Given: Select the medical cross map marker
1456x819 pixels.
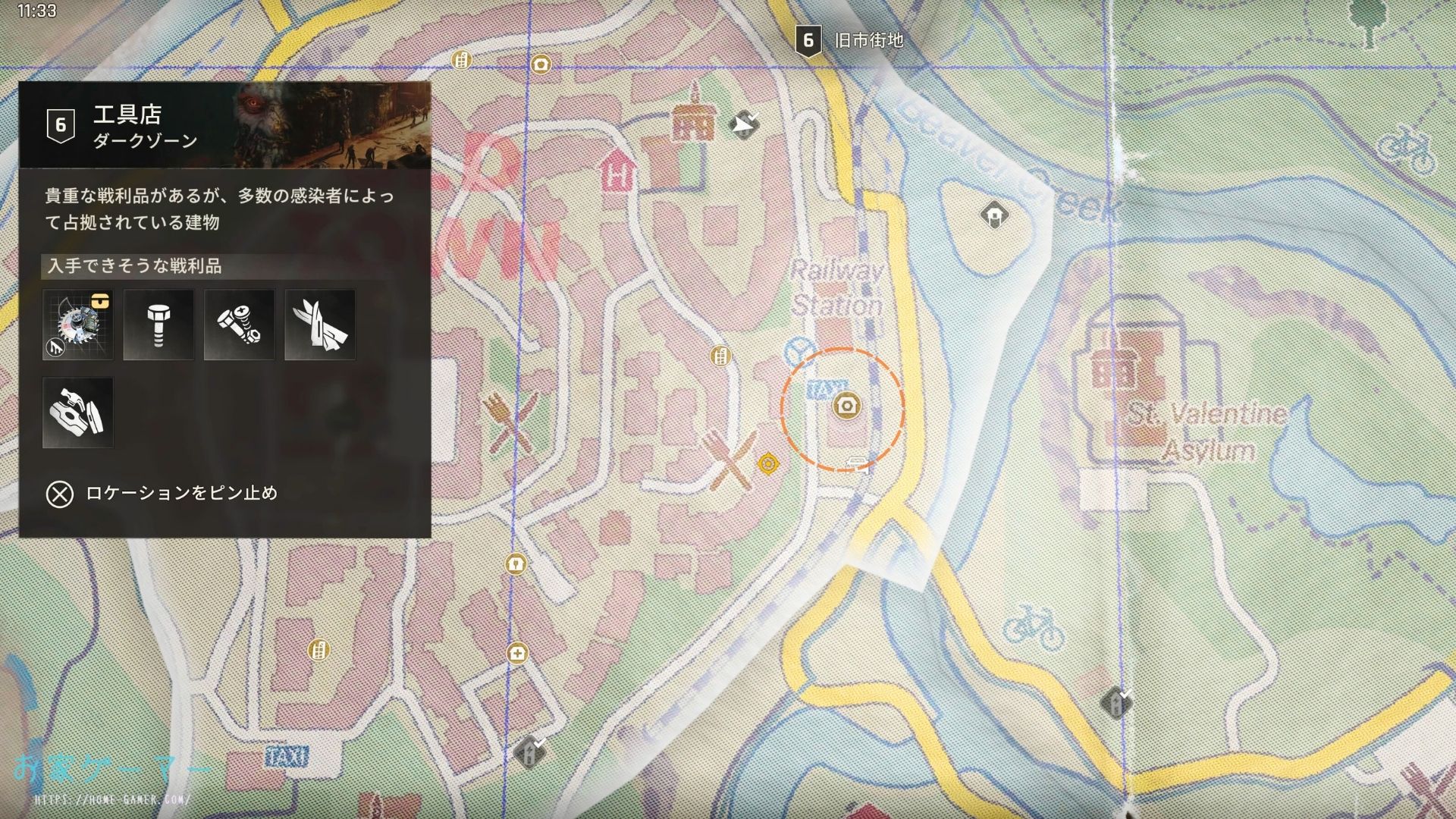Looking at the screenshot, I should pos(517,653).
